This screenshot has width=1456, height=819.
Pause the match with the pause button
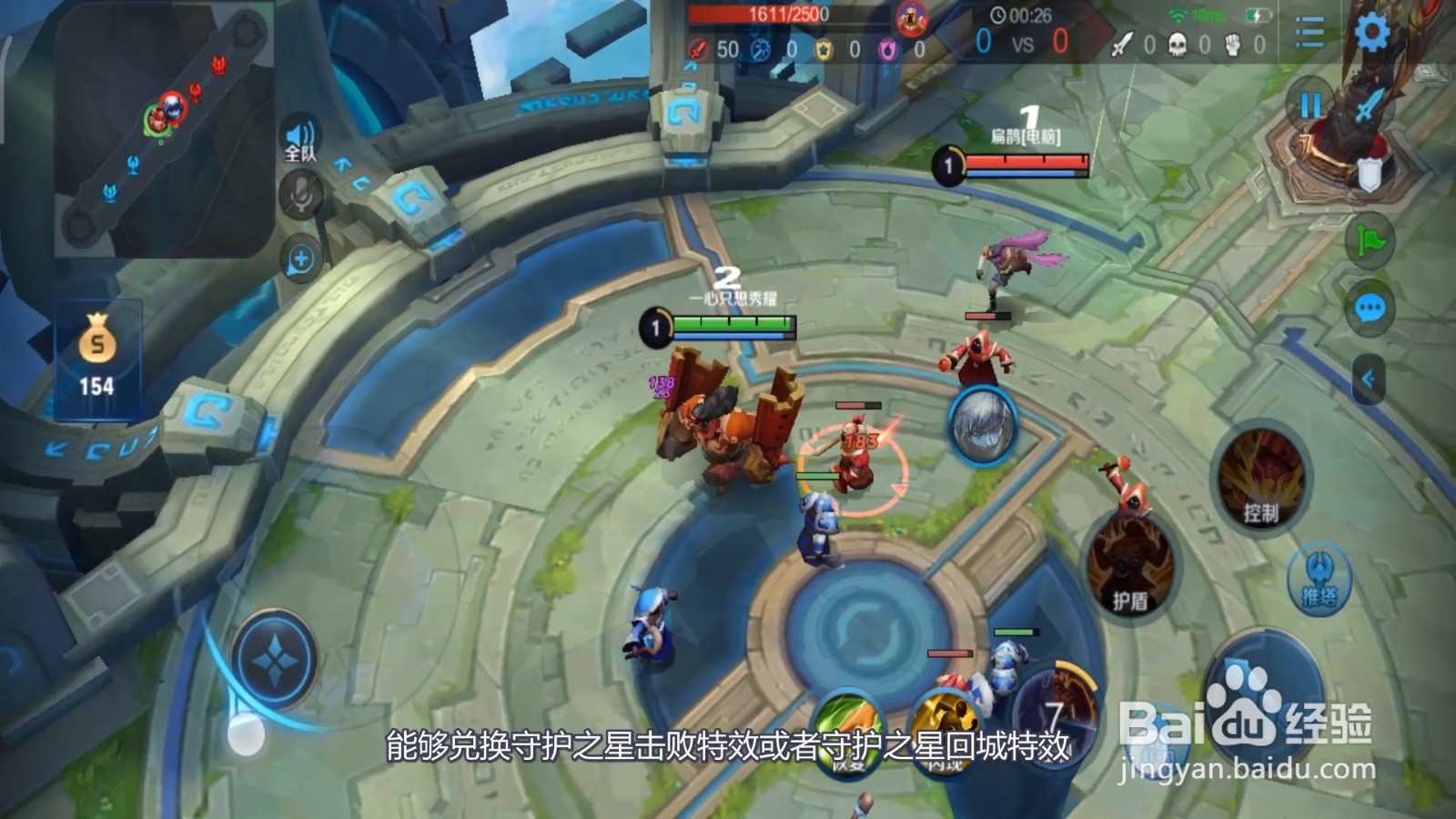coord(1309,104)
